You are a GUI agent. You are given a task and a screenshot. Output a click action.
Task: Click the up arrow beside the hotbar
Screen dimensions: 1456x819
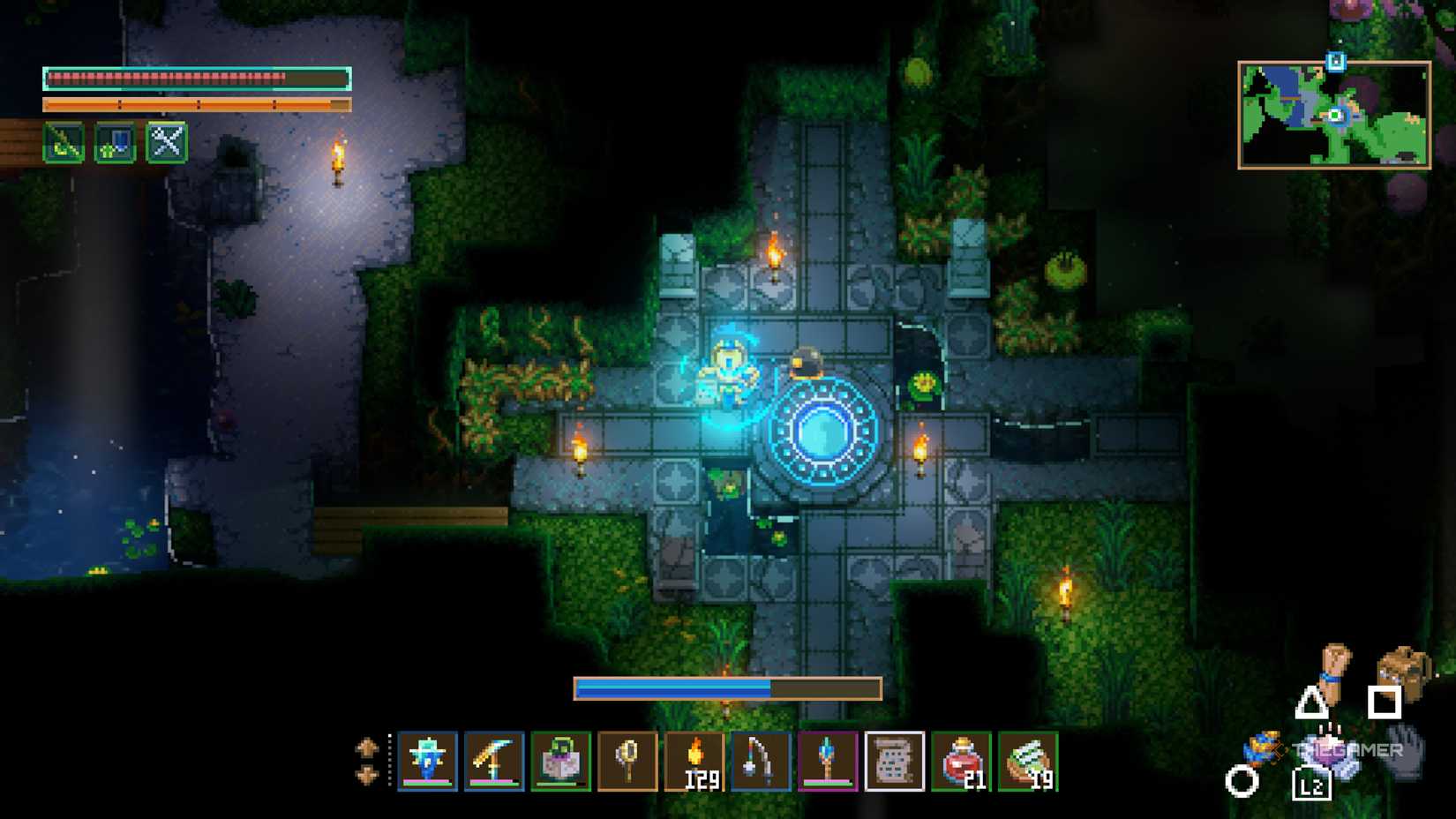pos(368,747)
